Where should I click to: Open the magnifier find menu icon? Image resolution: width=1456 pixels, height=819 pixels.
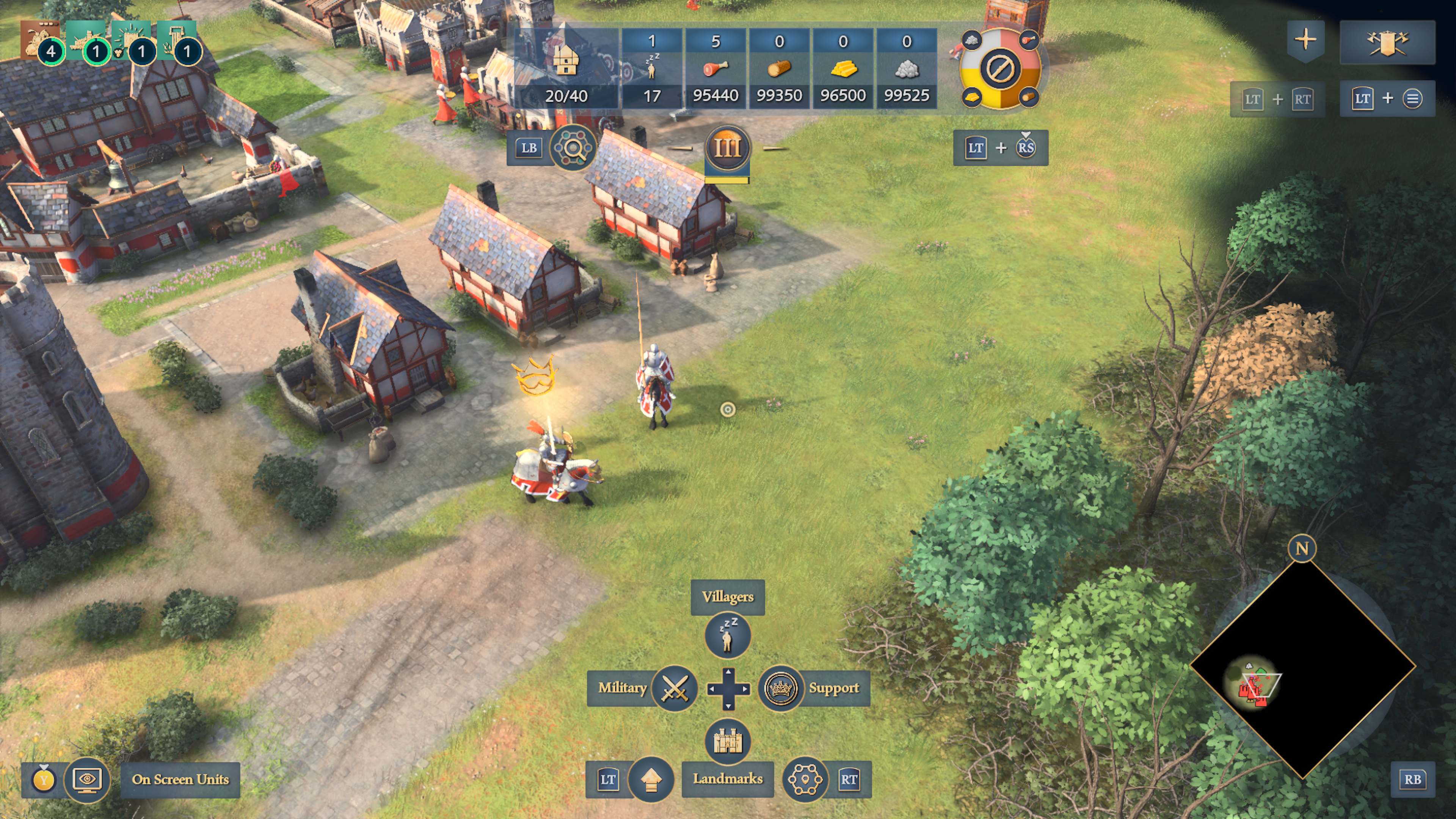click(573, 149)
